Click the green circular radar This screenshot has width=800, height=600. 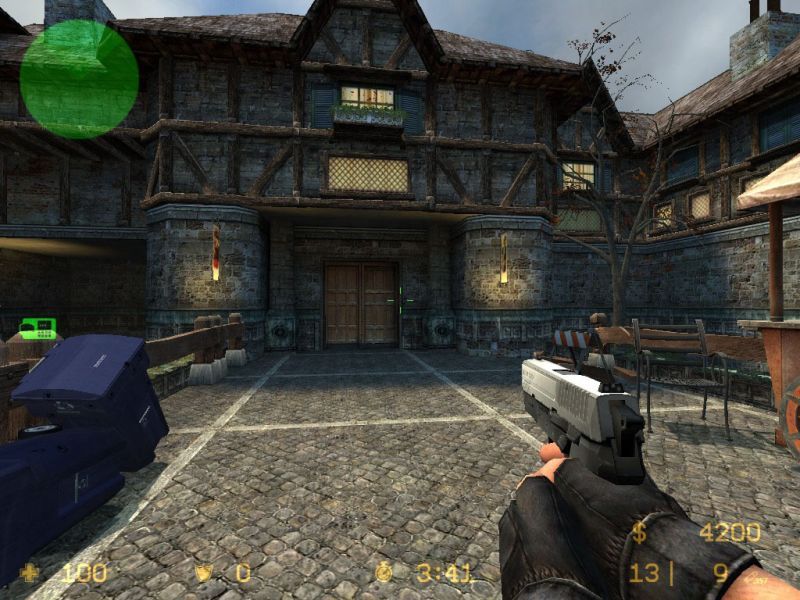point(79,78)
